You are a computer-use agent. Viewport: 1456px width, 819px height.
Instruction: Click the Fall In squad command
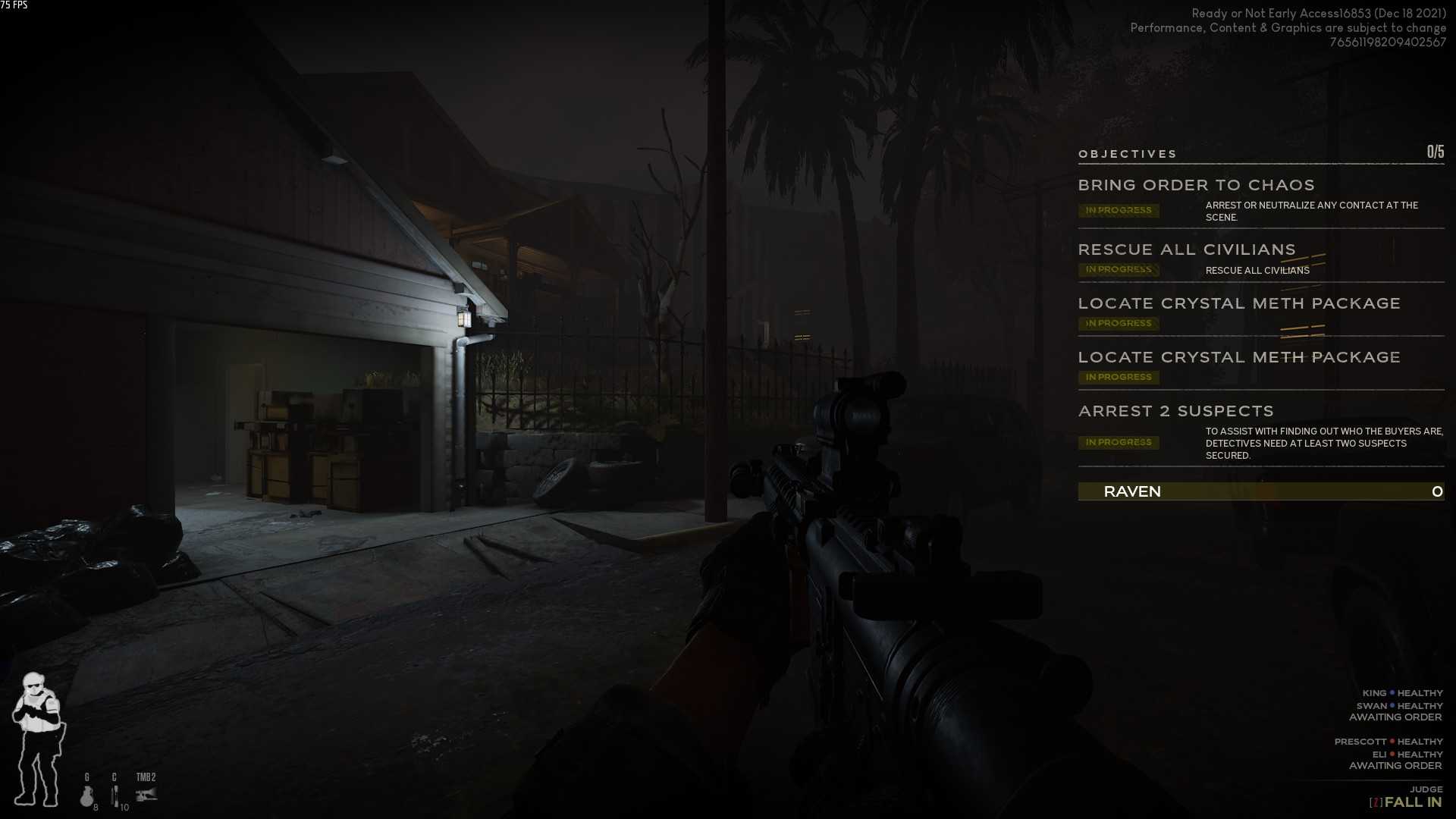click(x=1412, y=802)
